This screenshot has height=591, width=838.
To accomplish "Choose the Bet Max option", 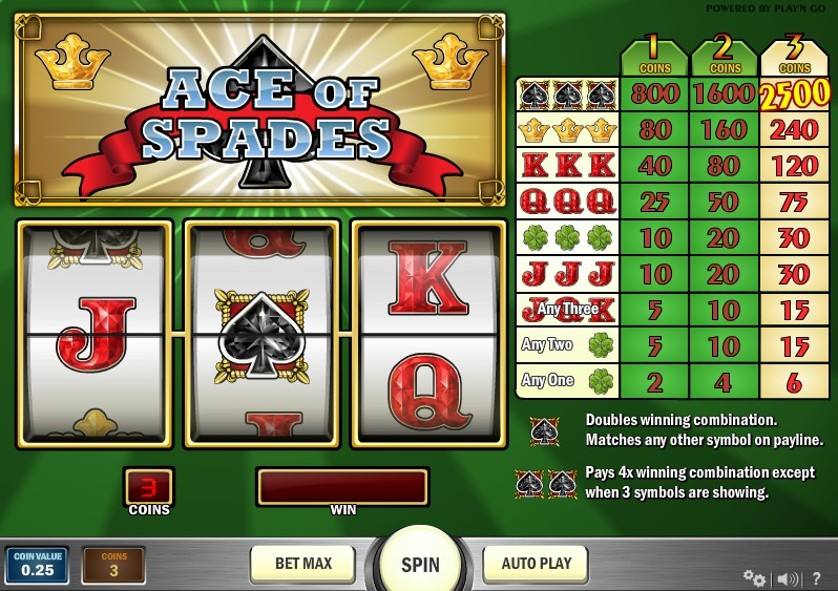I will pyautogui.click(x=303, y=564).
